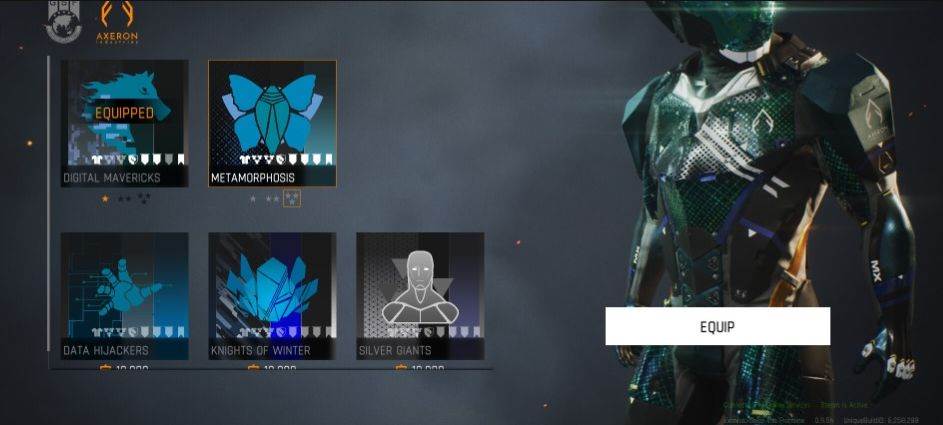Select the one-star tier under Metamorphosis

(252, 199)
